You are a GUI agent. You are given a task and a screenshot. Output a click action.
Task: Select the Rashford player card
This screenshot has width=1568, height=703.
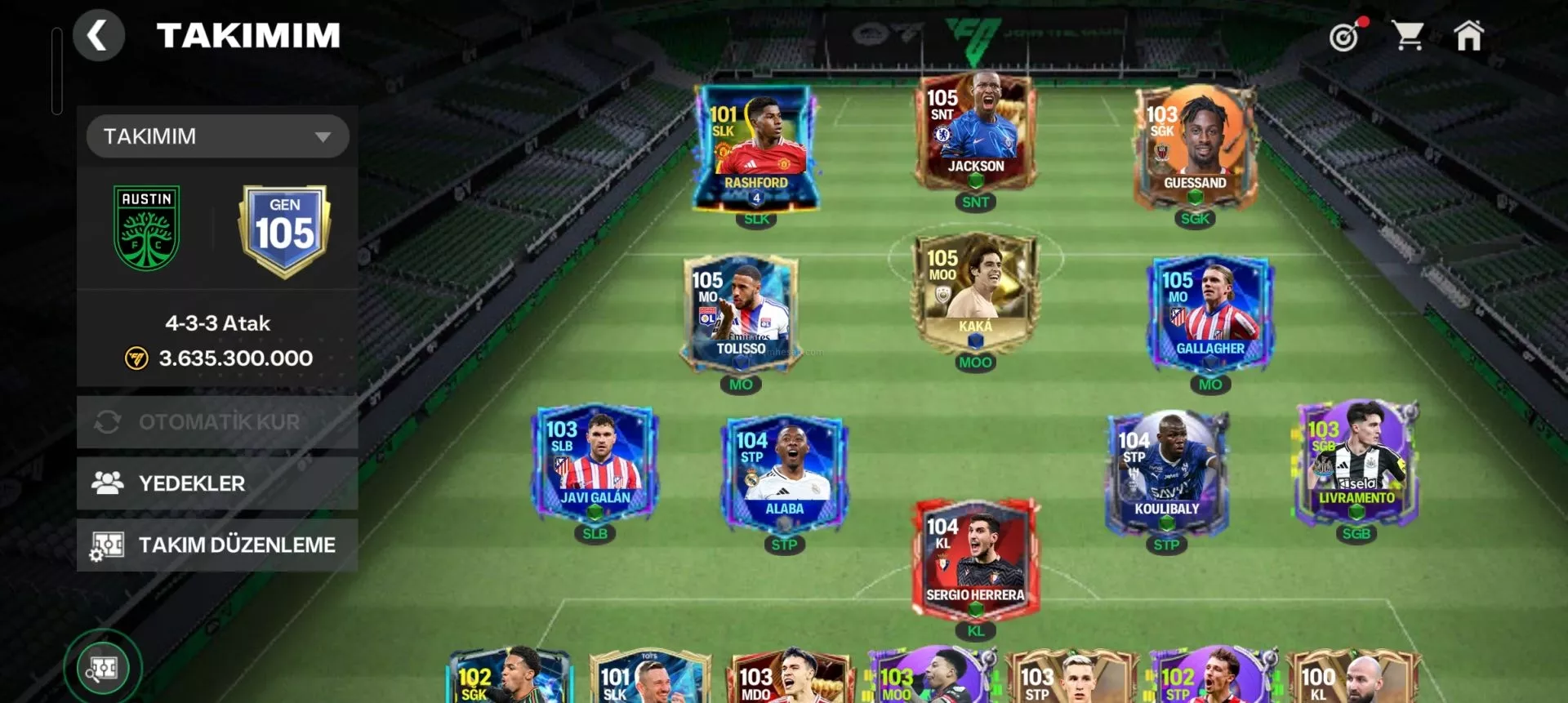point(756,147)
